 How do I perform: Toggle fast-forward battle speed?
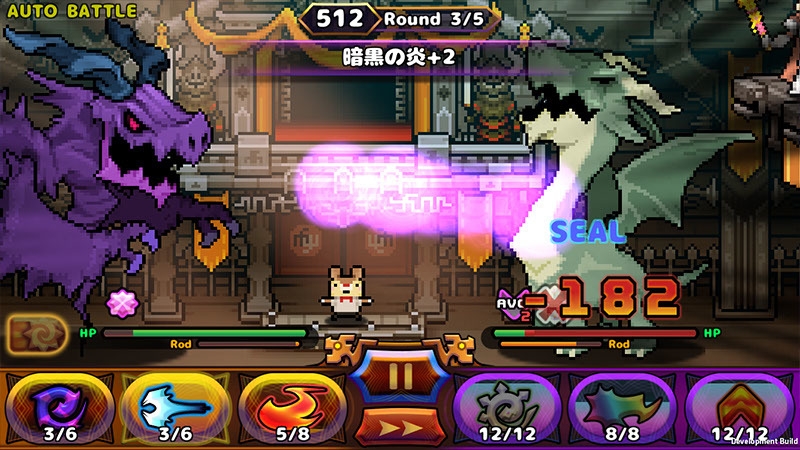400,426
